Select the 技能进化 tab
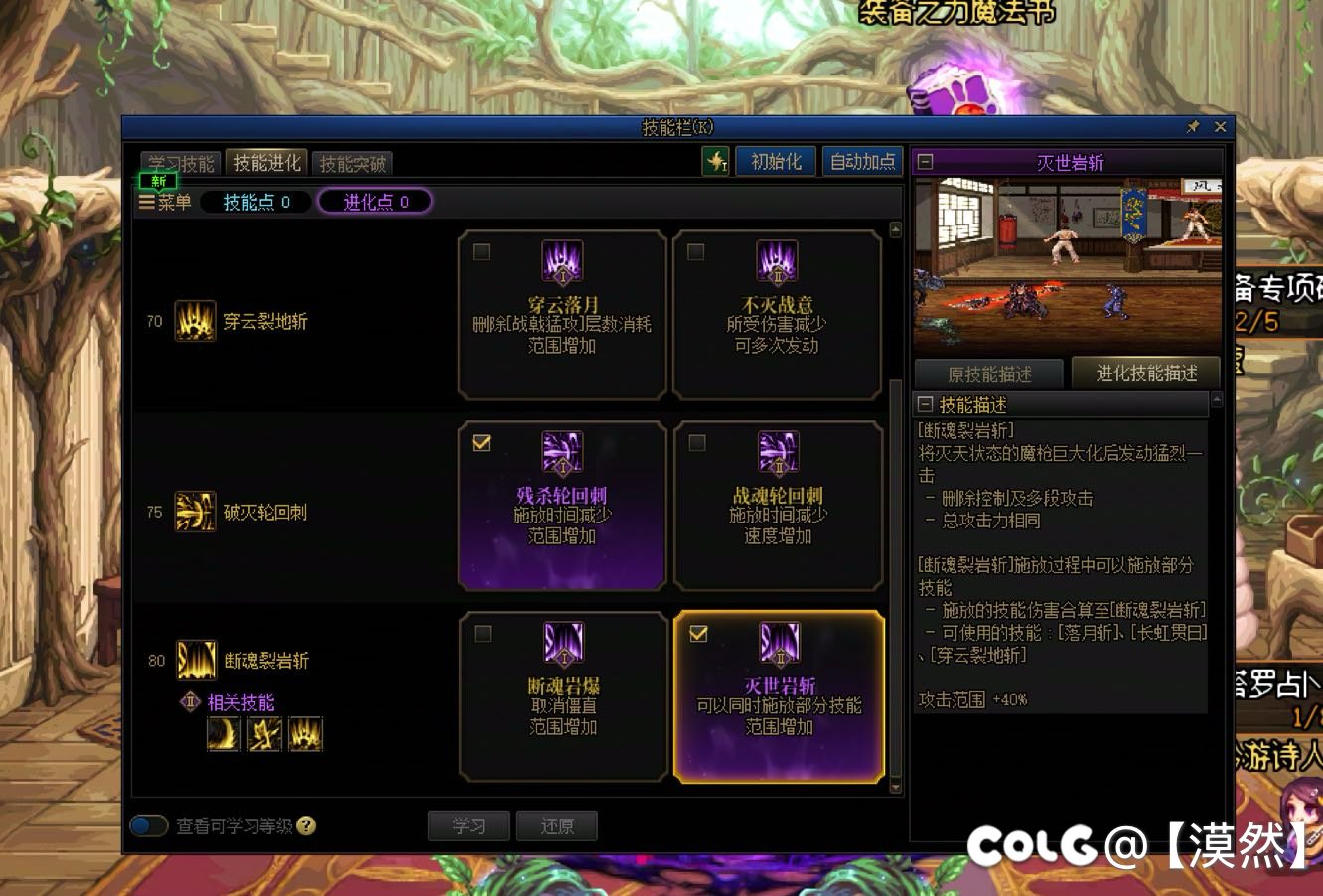This screenshot has height=896, width=1323. click(267, 163)
